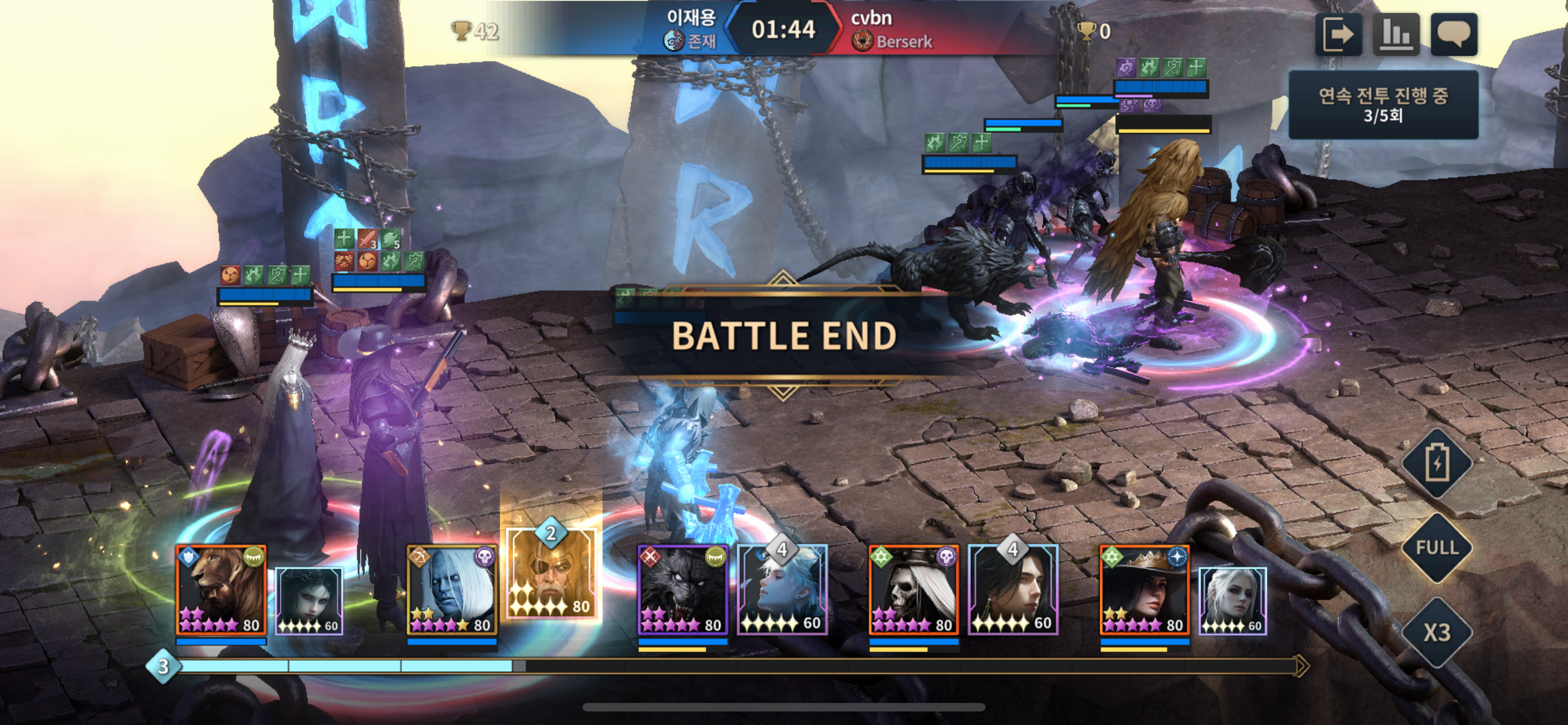Toggle the battery saver mode
Viewport: 1568px width, 725px height.
coord(1437,464)
